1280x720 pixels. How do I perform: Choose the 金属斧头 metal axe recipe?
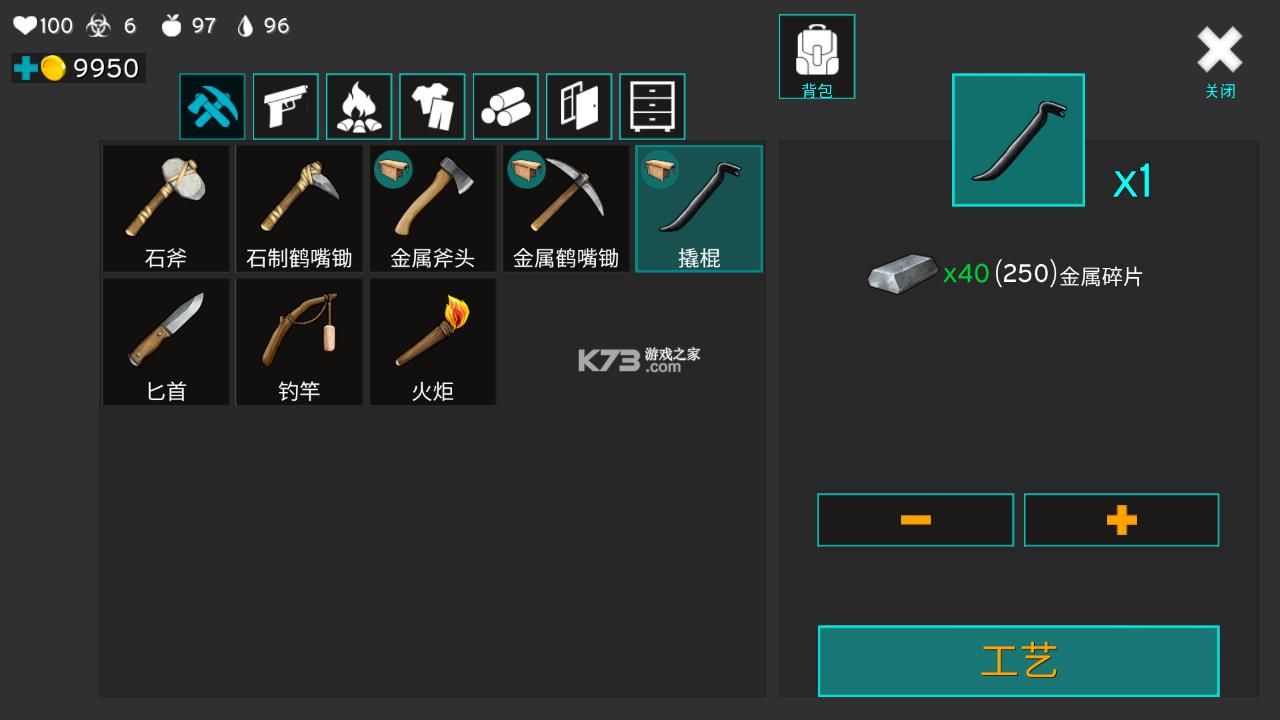coord(432,207)
